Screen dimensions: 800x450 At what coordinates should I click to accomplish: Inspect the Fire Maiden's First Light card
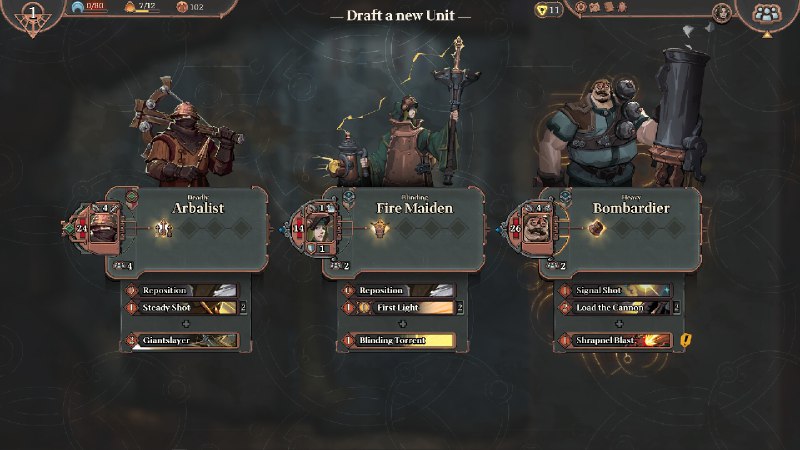(x=397, y=307)
